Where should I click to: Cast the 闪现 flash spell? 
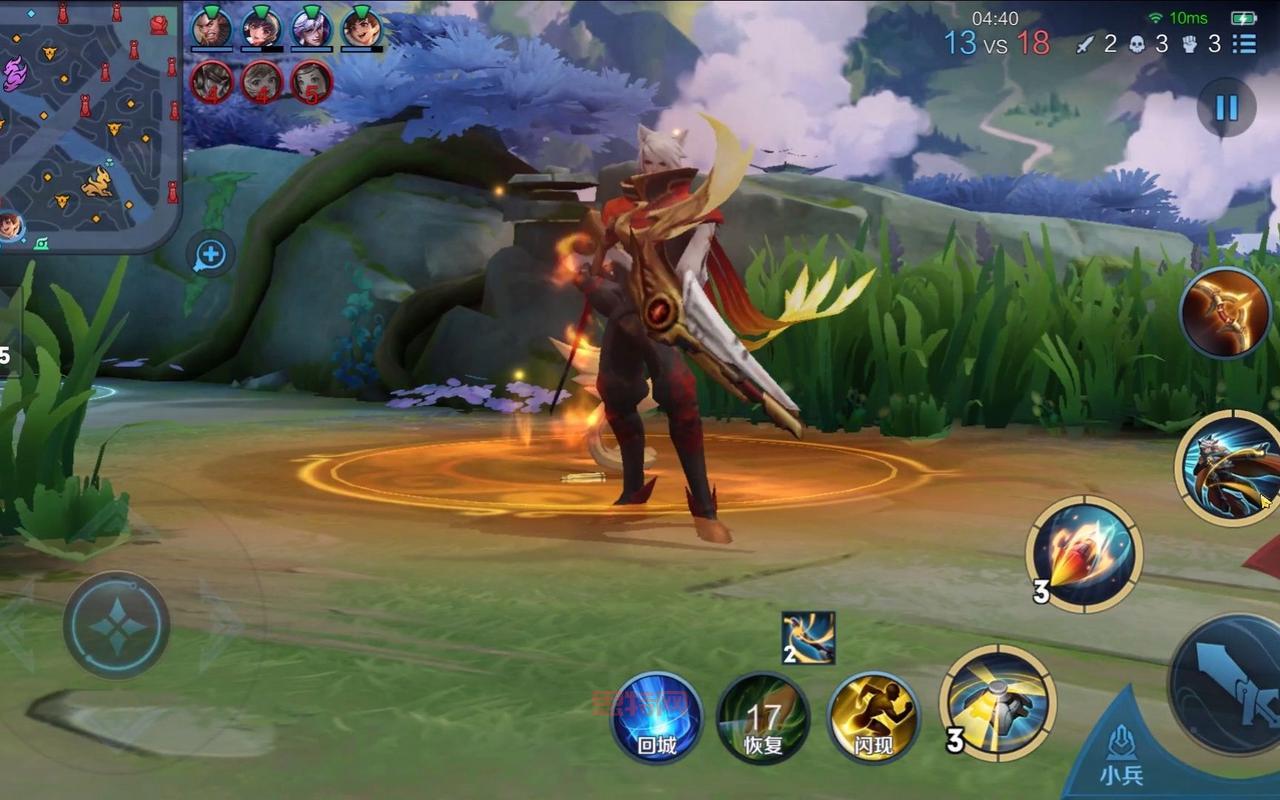[x=873, y=718]
